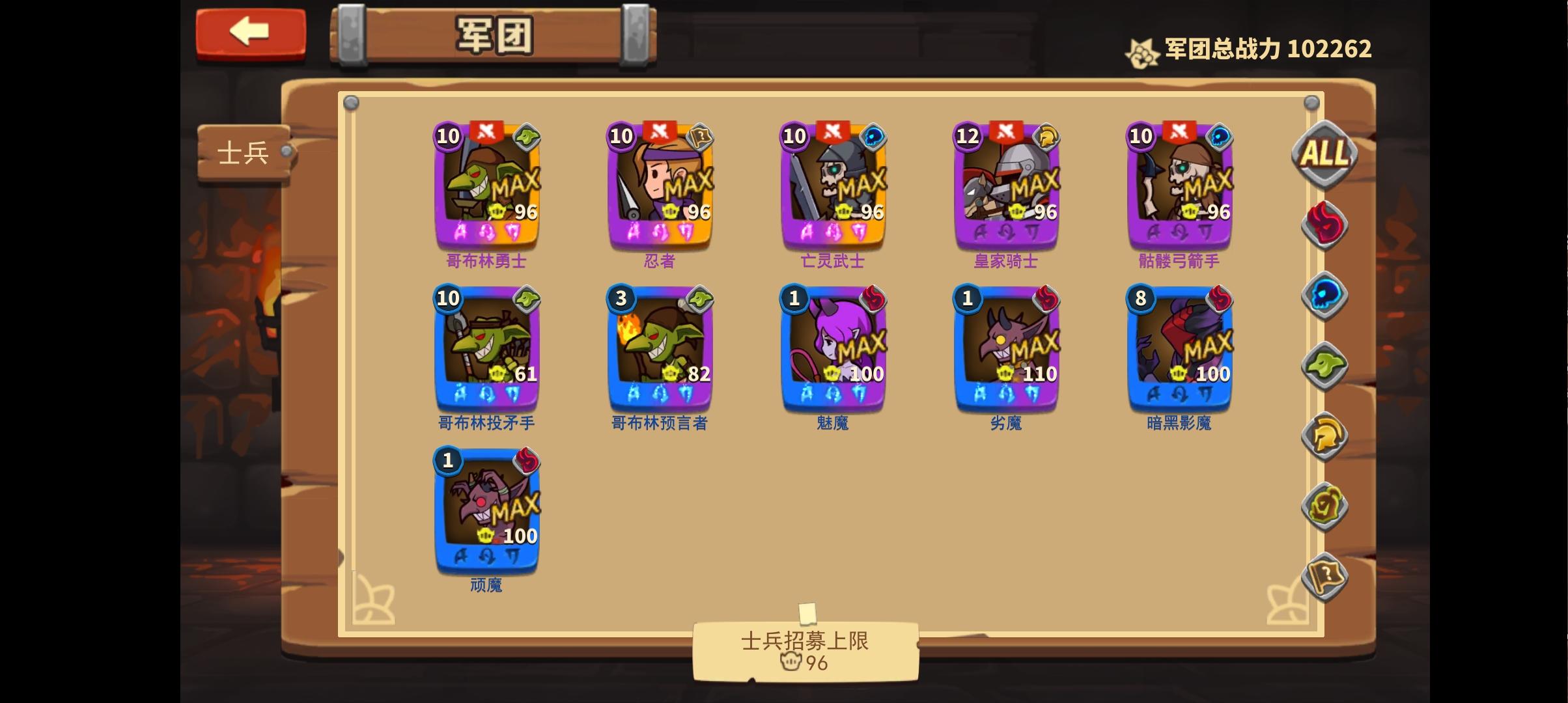The height and width of the screenshot is (703, 1568).
Task: Toggle the goblin badge on 哥布林投矛手 card
Action: point(529,299)
